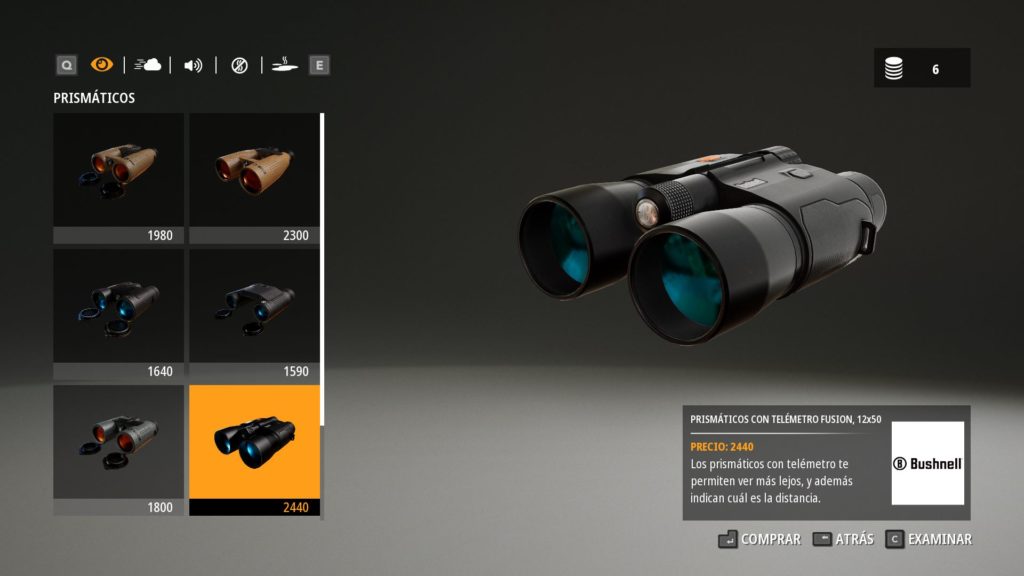This screenshot has height=576, width=1024.
Task: Switch to the steaming plate category tab
Action: click(x=285, y=65)
